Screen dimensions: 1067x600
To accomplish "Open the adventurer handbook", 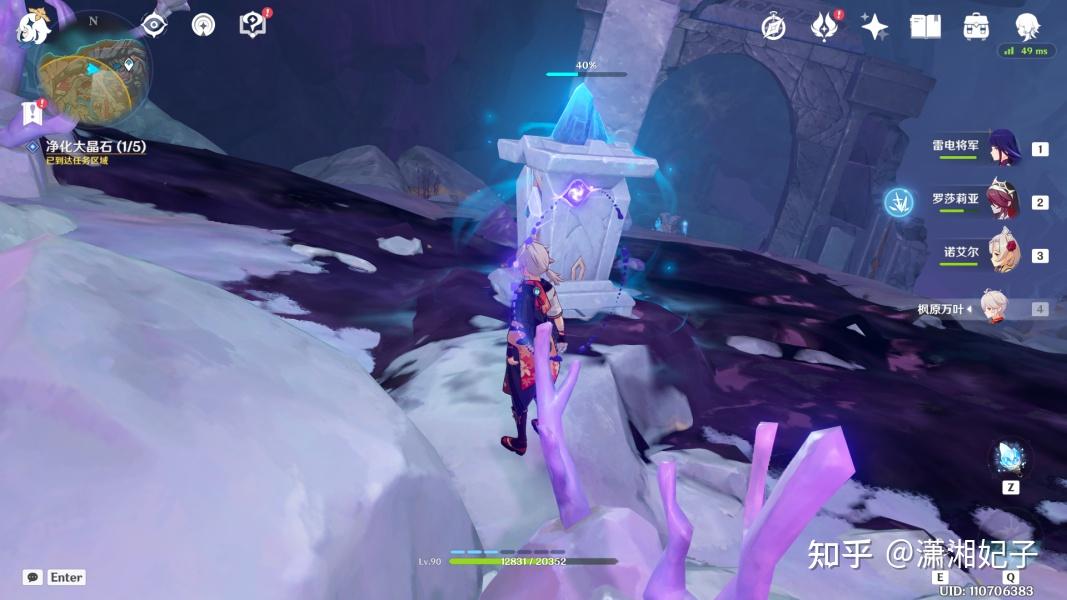I will [925, 27].
